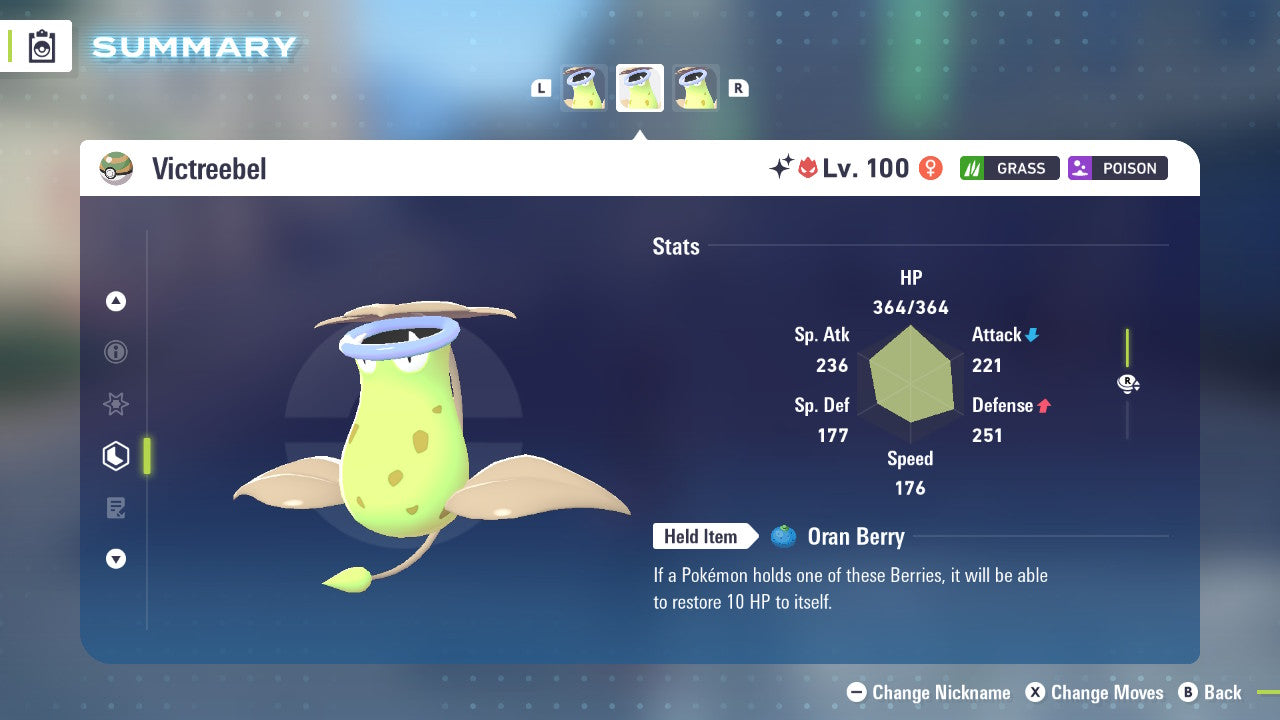Select the Poke Ball icon beside Victreebel
The height and width of the screenshot is (720, 1280).
[116, 168]
